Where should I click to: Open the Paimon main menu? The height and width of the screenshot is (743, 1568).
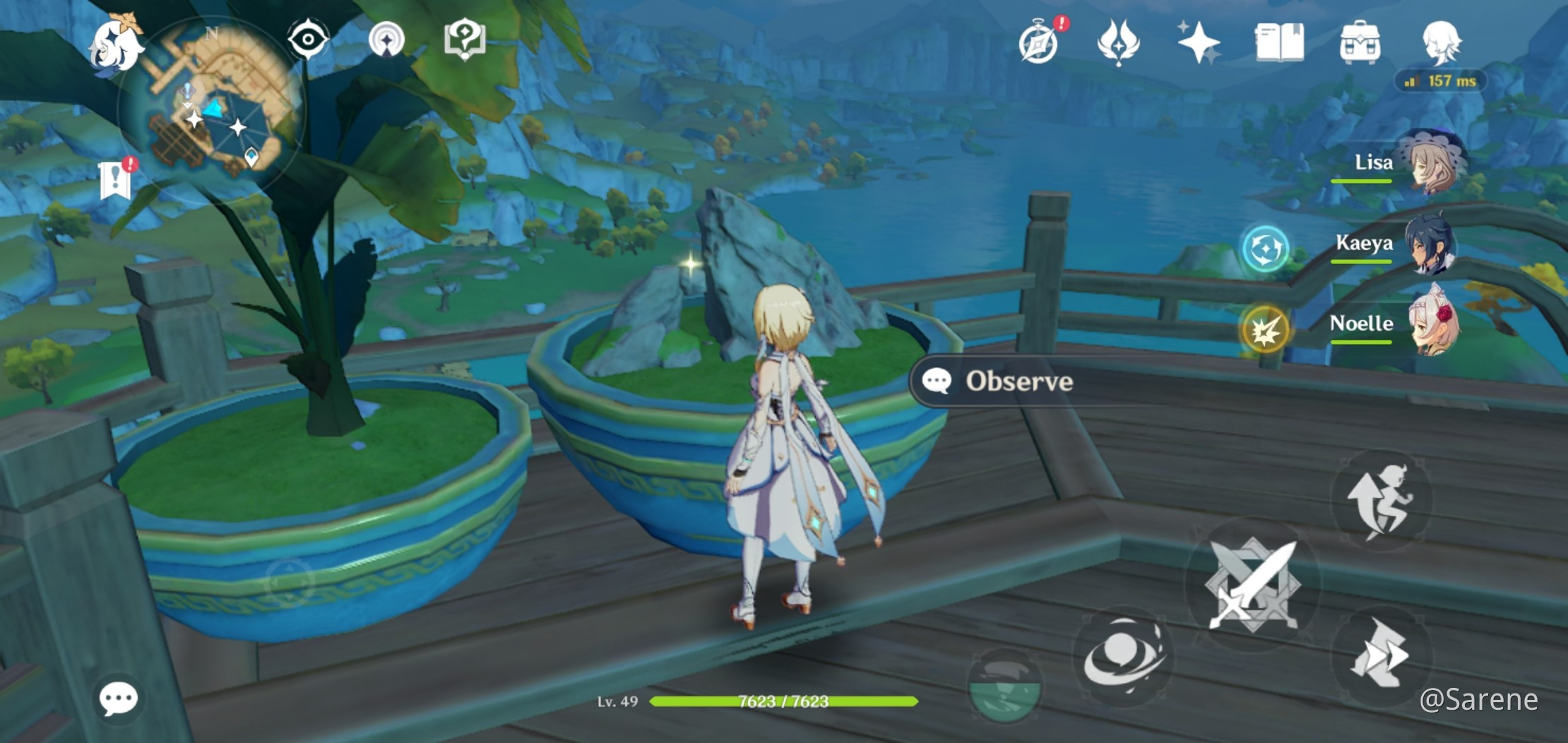pyautogui.click(x=117, y=46)
